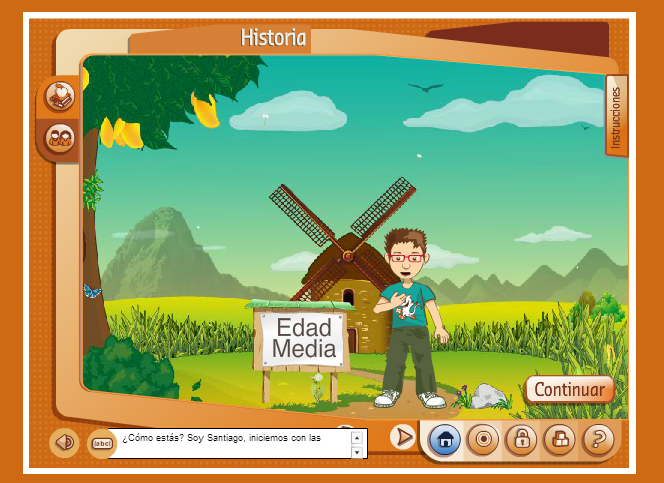Go to the home screen button
The image size is (664, 483).
click(446, 438)
